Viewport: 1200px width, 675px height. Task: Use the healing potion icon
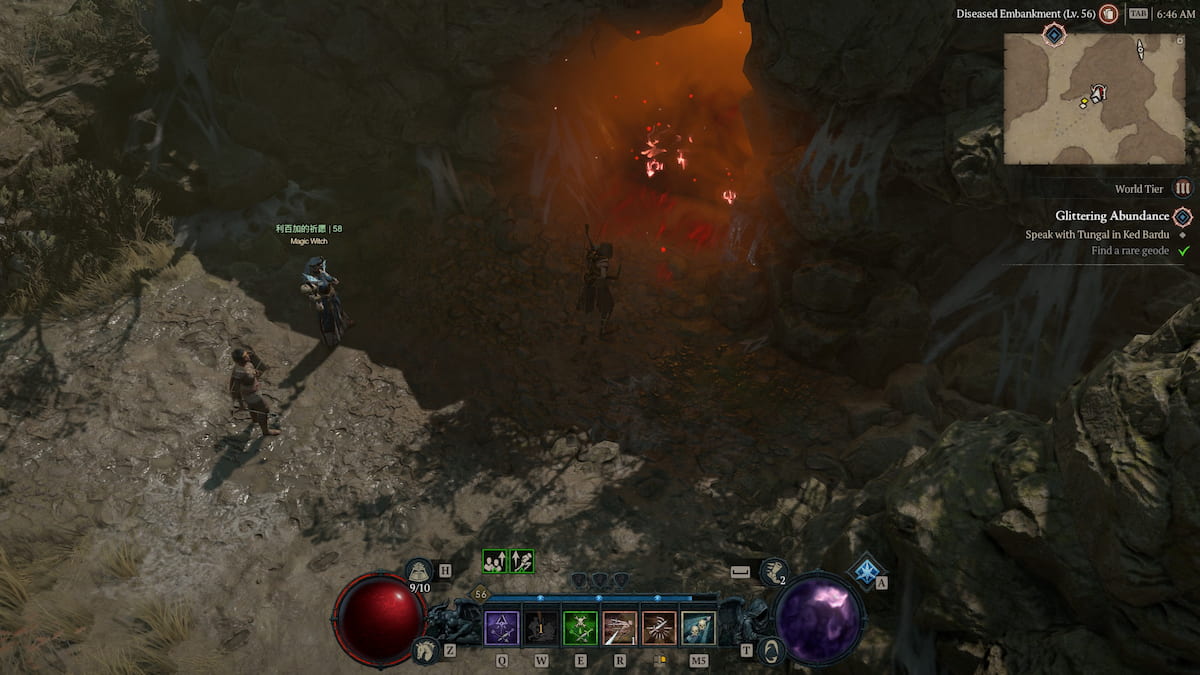coord(419,572)
